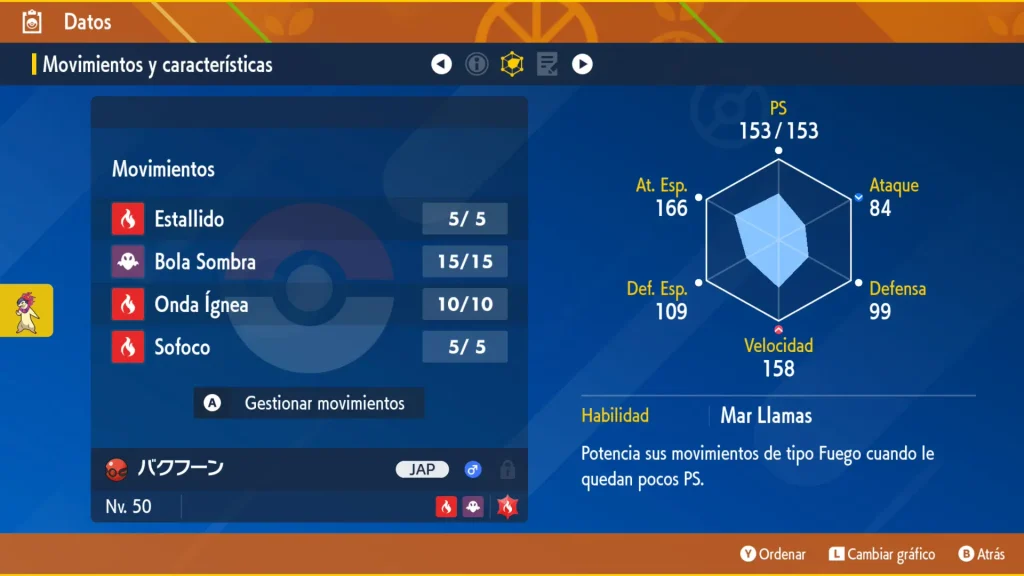Select the Estallido move
Viewport: 1024px width, 576px height.
click(309, 219)
